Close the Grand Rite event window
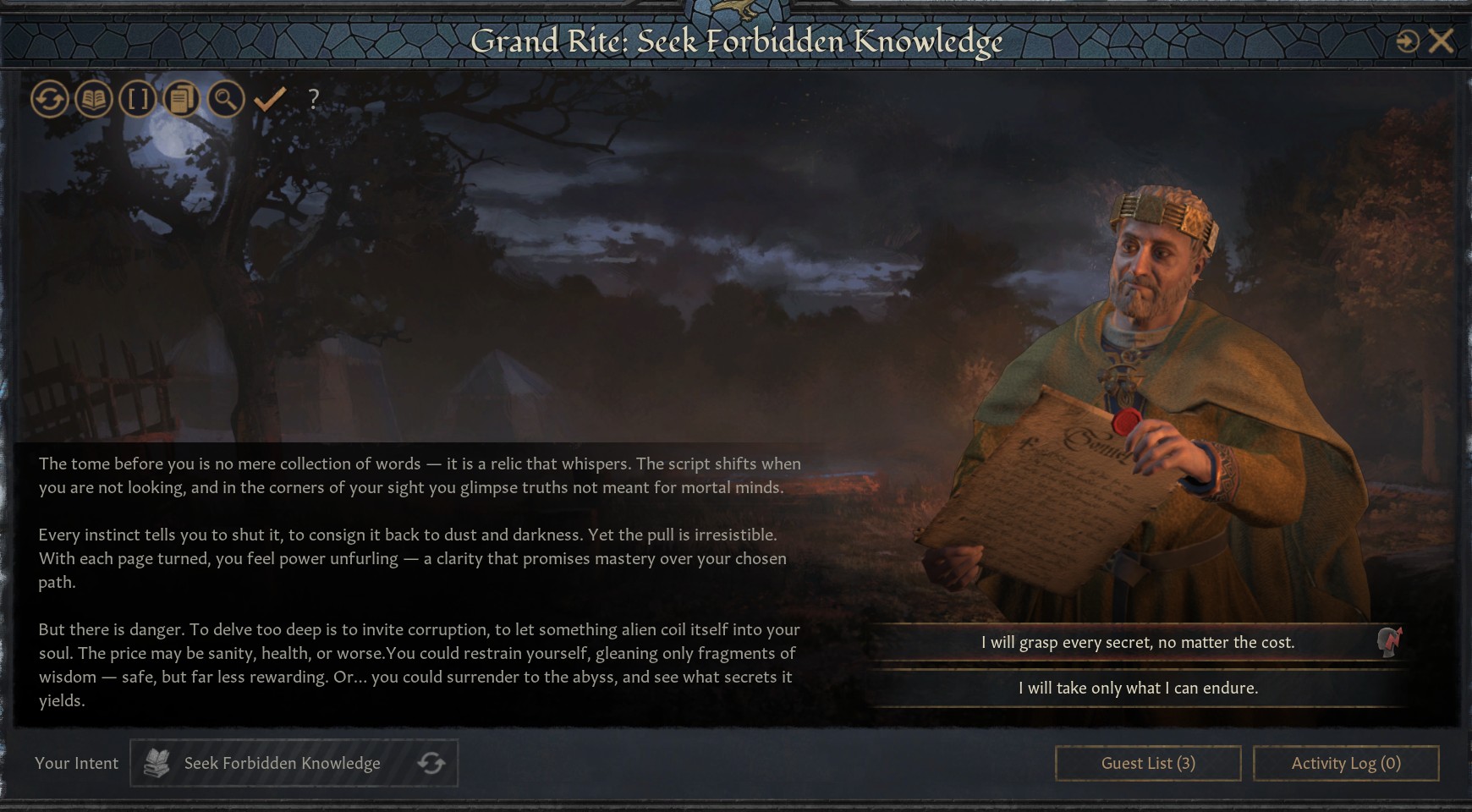 [x=1441, y=41]
